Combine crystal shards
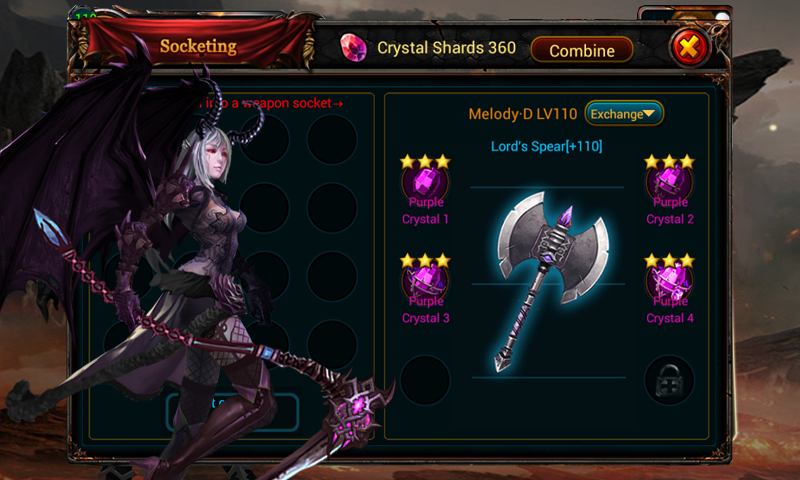 pyautogui.click(x=581, y=49)
